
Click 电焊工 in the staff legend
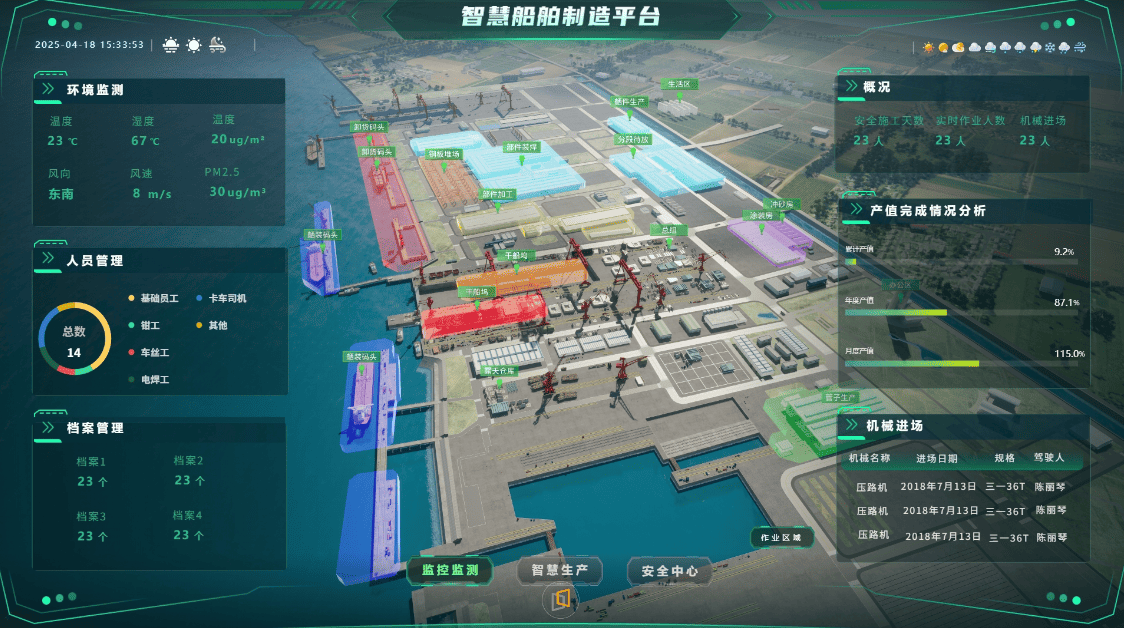click(155, 380)
